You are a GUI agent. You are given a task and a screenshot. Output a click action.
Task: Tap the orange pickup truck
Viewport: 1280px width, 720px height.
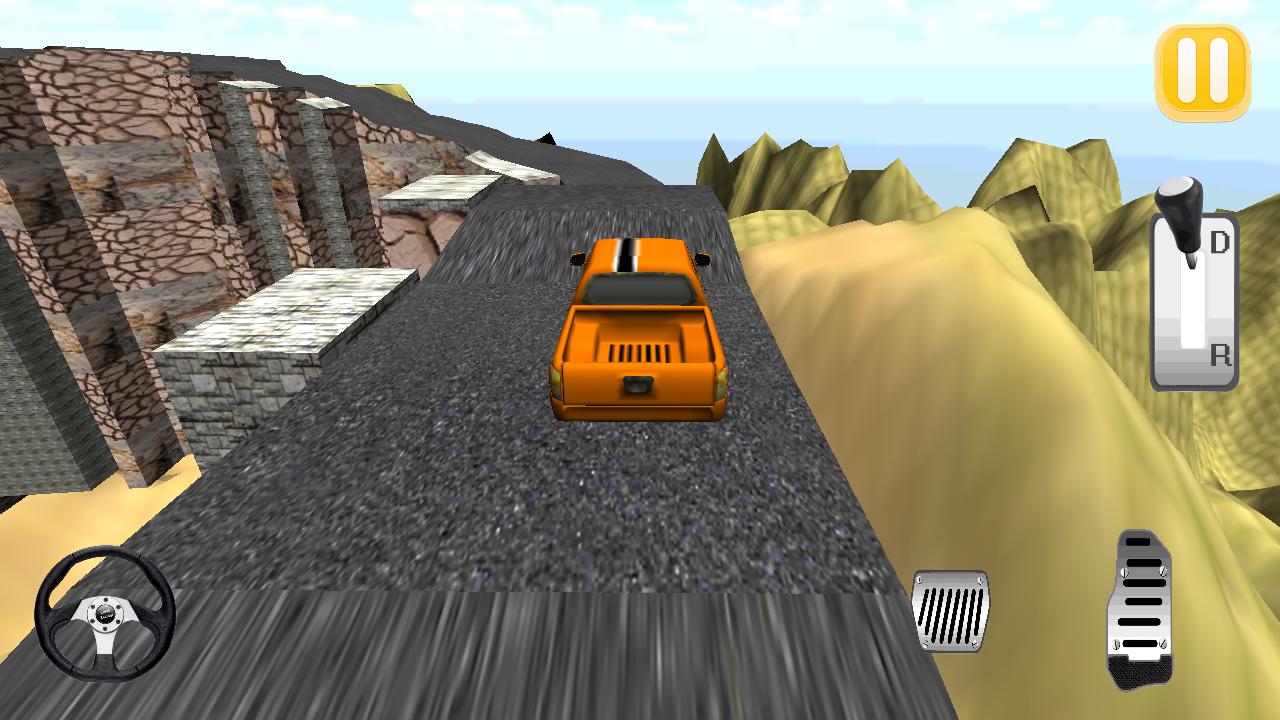640,330
